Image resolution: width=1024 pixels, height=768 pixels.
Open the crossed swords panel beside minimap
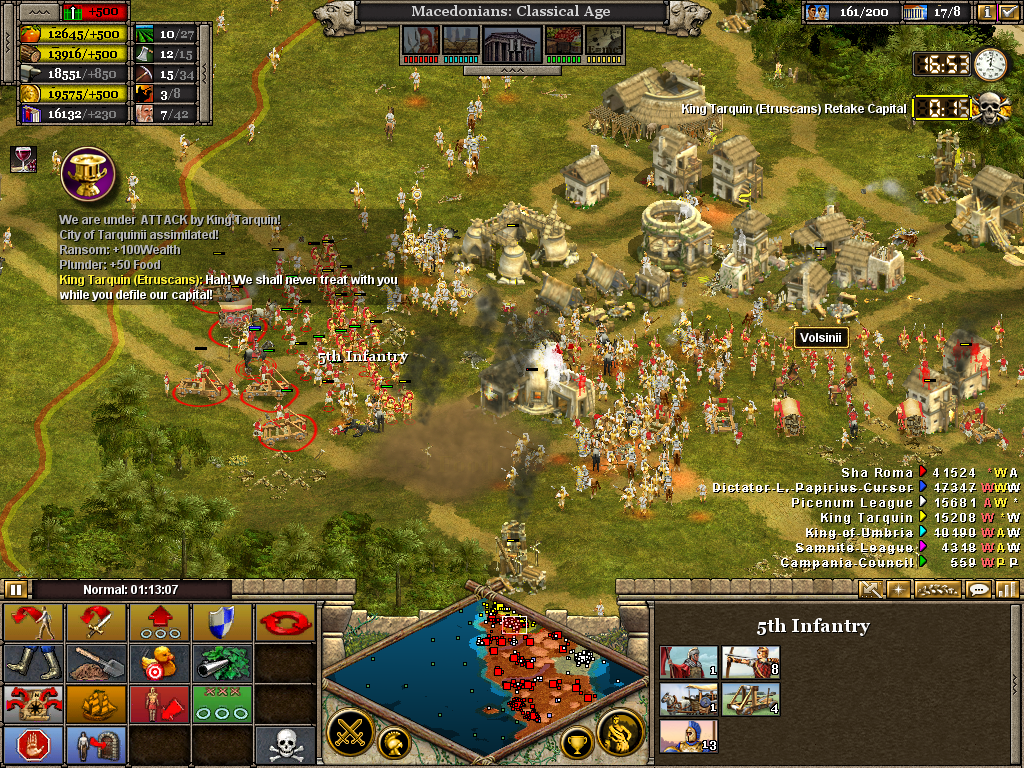[351, 733]
